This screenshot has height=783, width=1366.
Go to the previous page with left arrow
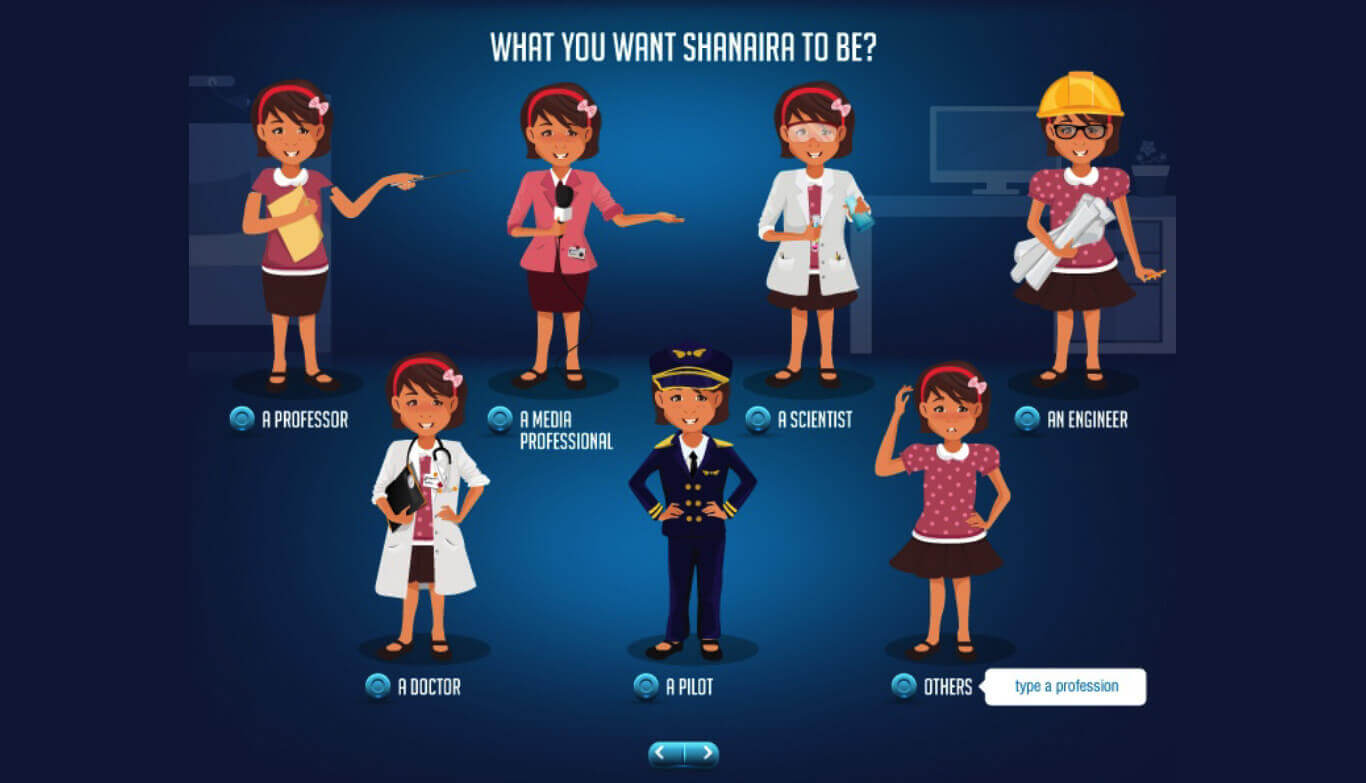click(x=666, y=753)
